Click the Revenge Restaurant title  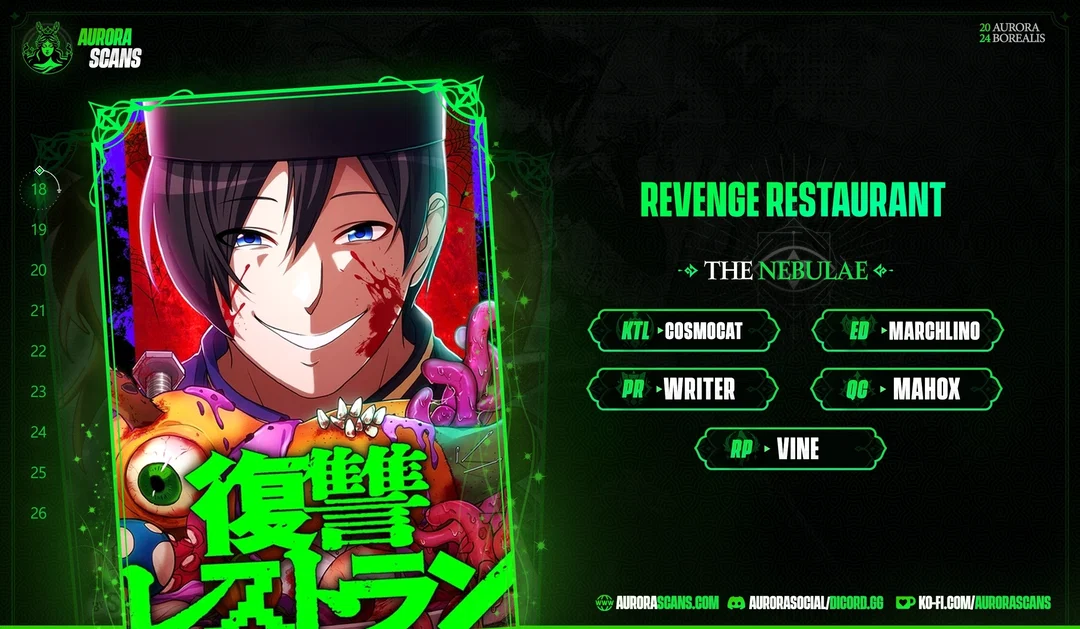[x=791, y=201]
